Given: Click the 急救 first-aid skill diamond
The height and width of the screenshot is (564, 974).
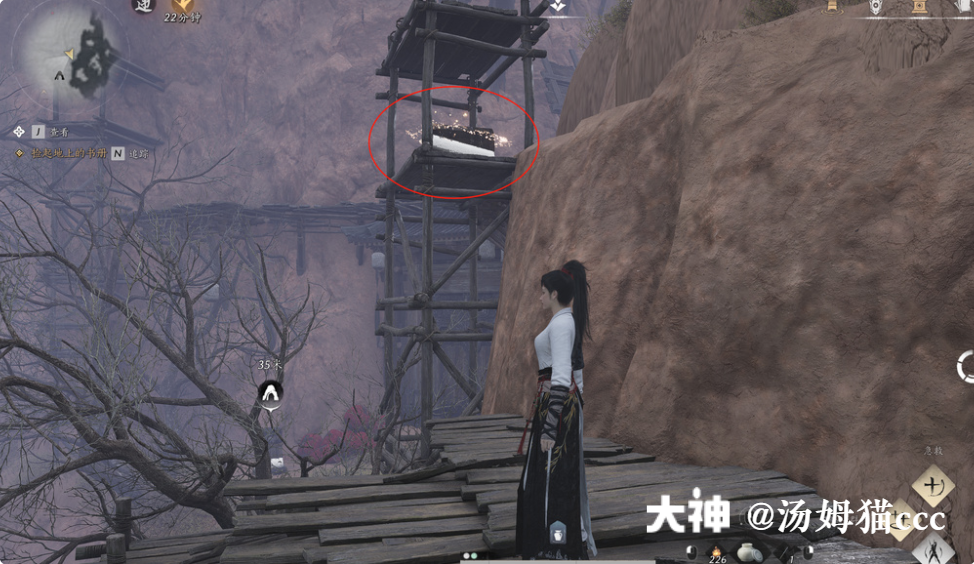Looking at the screenshot, I should tap(933, 486).
